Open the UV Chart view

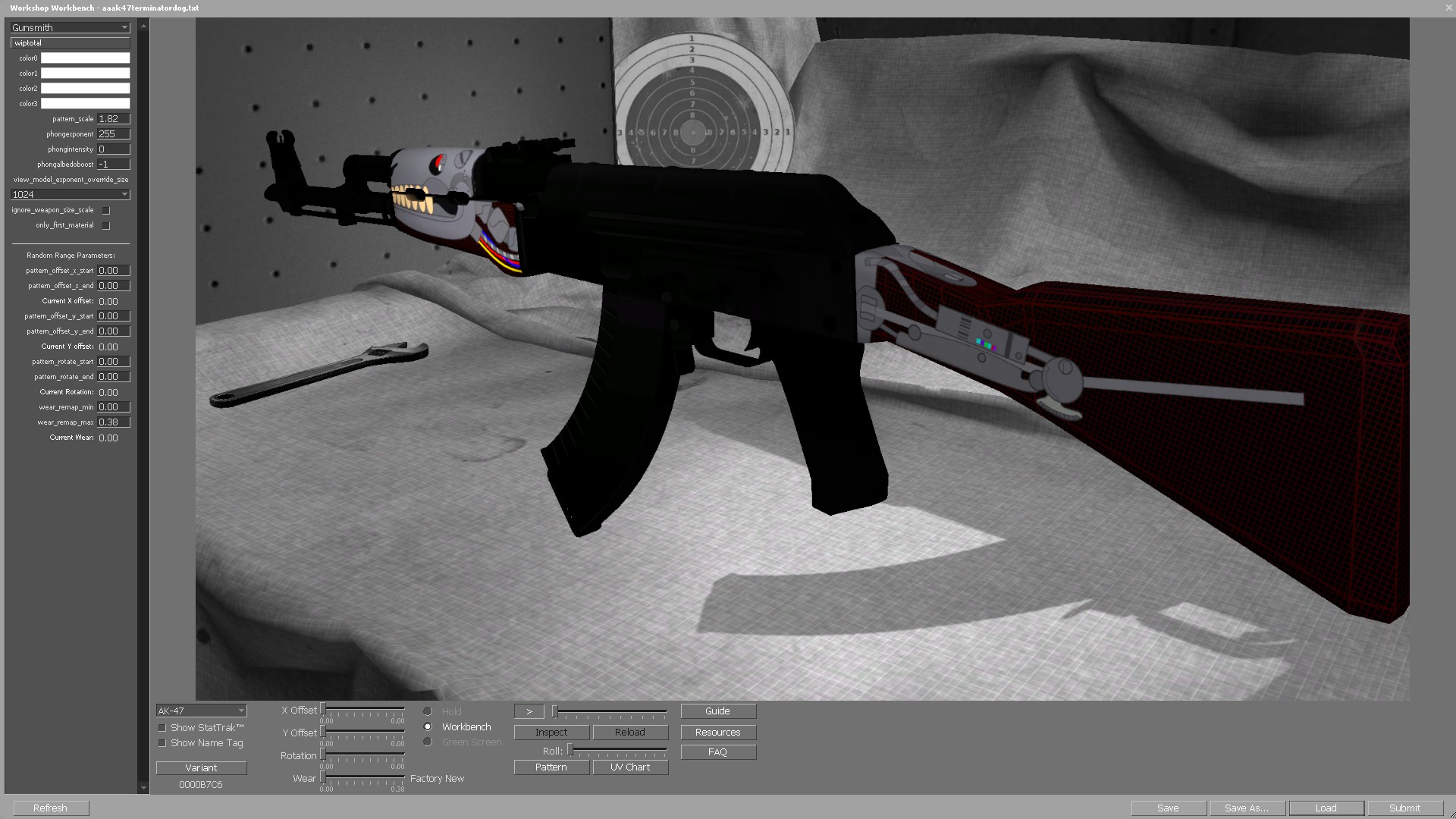[629, 767]
